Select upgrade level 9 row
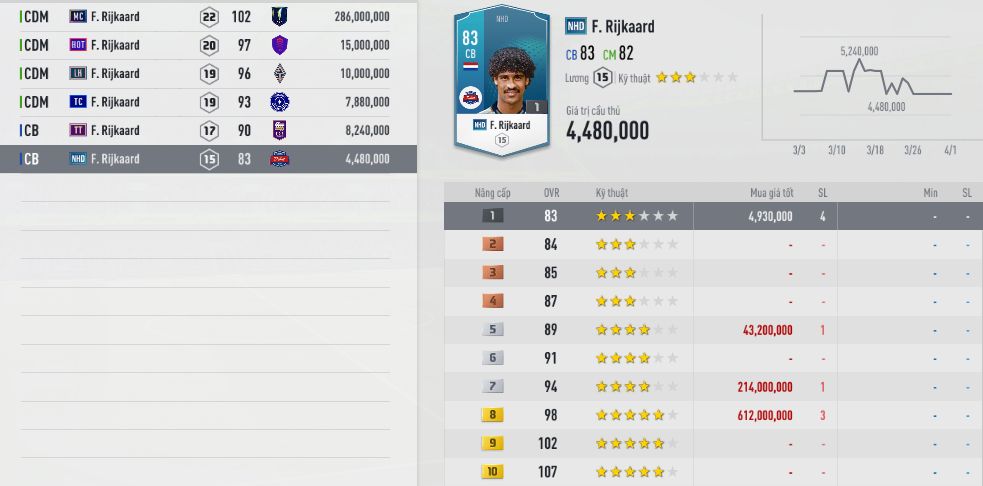The height and width of the screenshot is (486, 983). 712,443
